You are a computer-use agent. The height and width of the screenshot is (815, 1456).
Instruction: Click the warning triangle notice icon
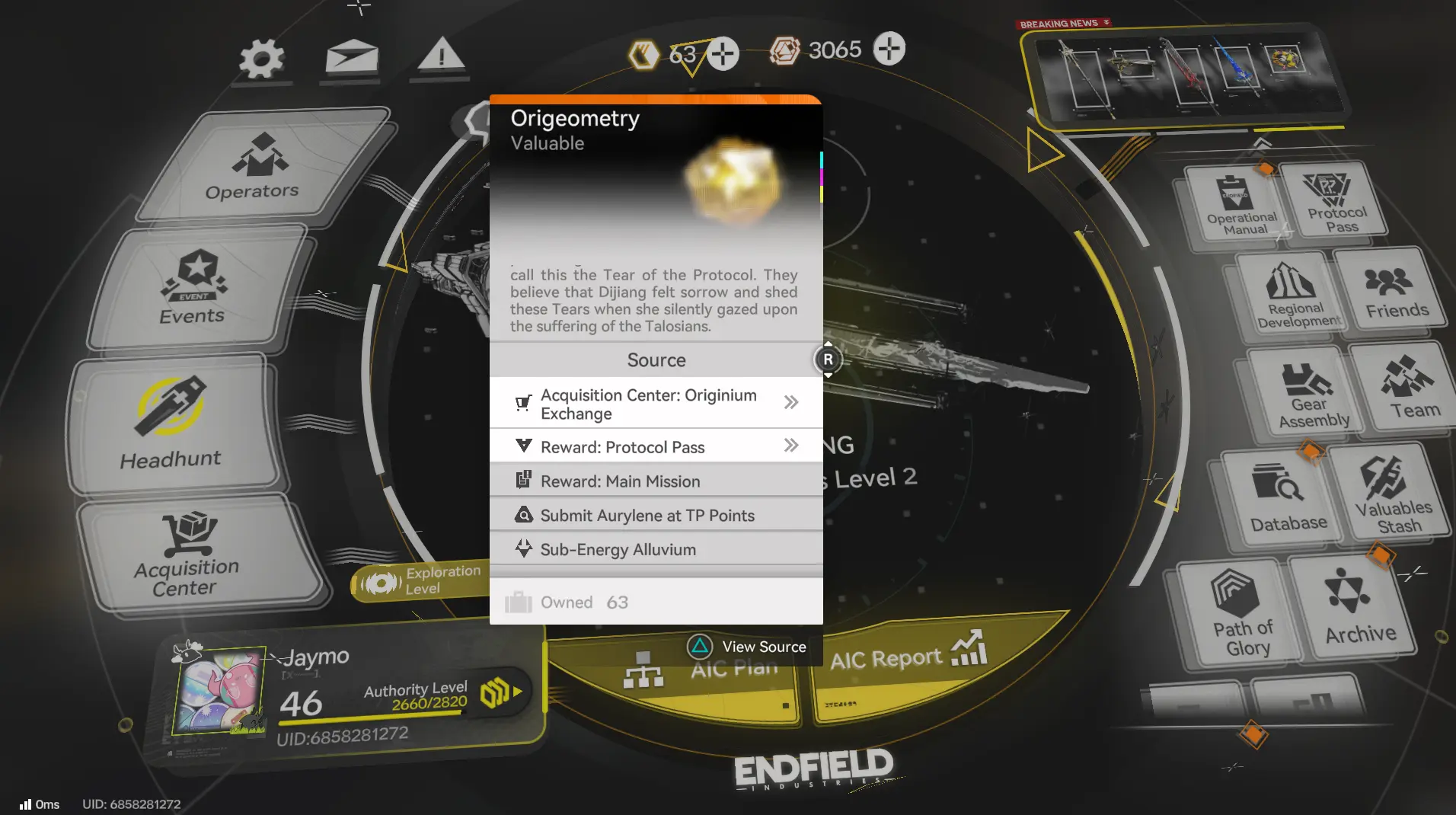pyautogui.click(x=441, y=57)
